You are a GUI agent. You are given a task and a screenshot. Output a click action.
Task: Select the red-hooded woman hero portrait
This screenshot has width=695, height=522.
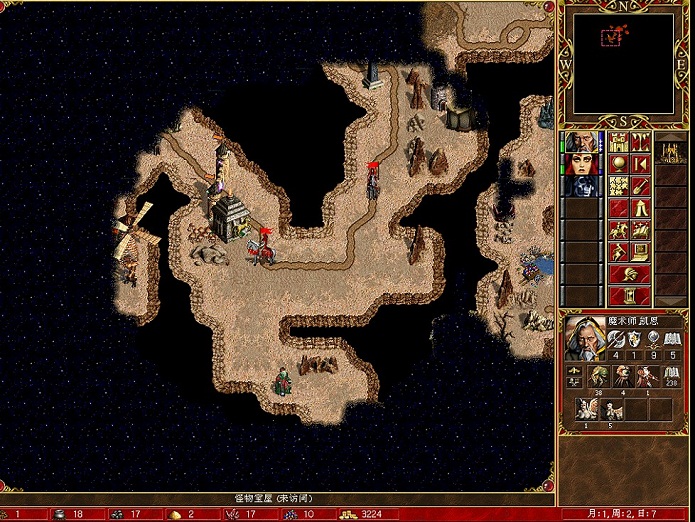click(581, 163)
